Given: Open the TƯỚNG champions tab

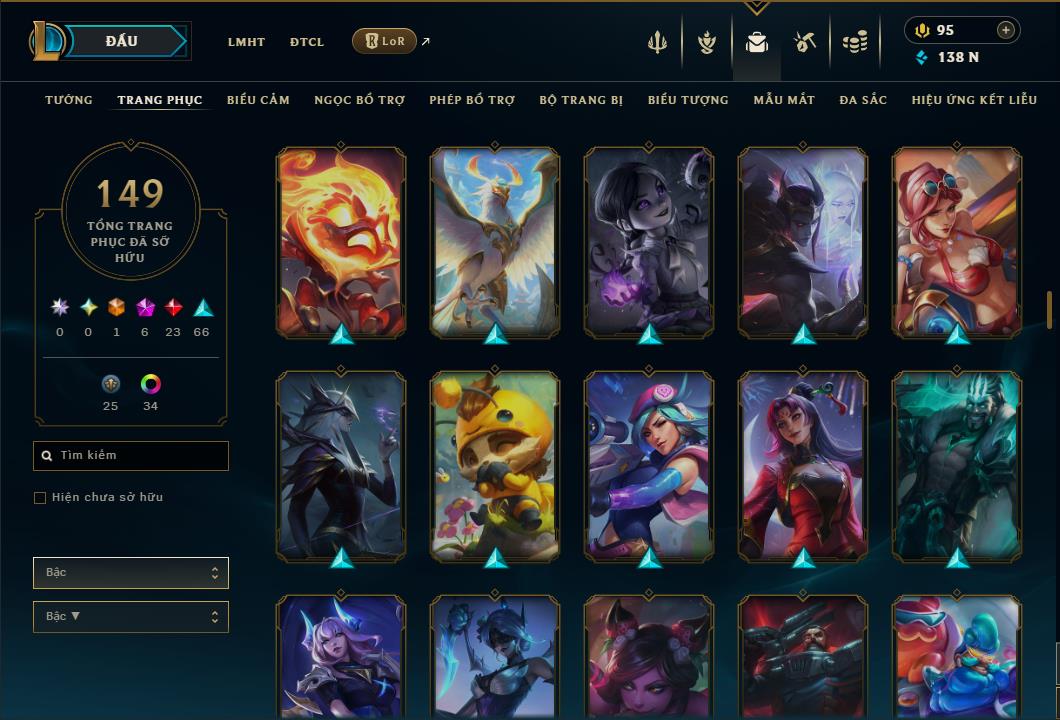Looking at the screenshot, I should click(69, 100).
